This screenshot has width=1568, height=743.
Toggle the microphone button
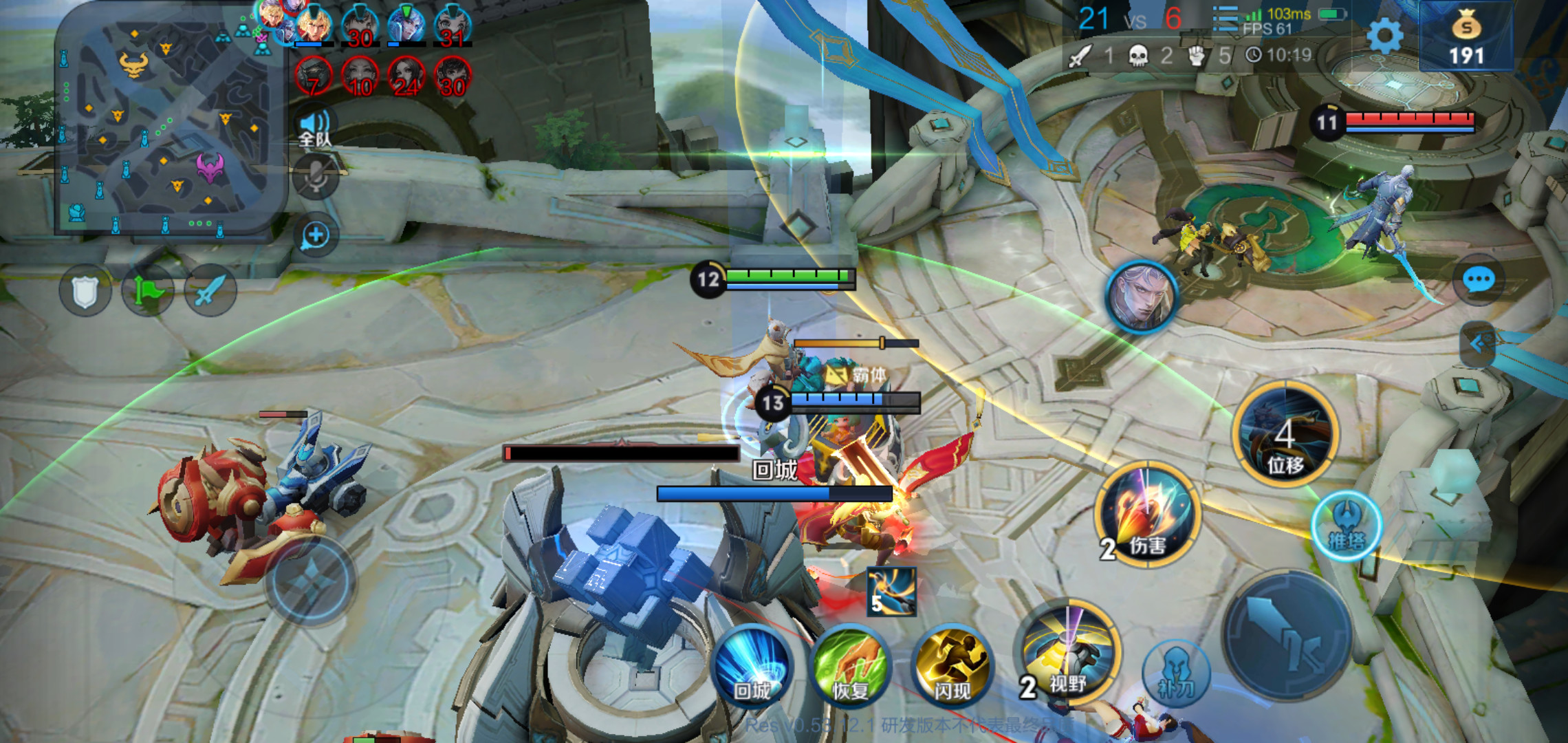click(x=316, y=177)
